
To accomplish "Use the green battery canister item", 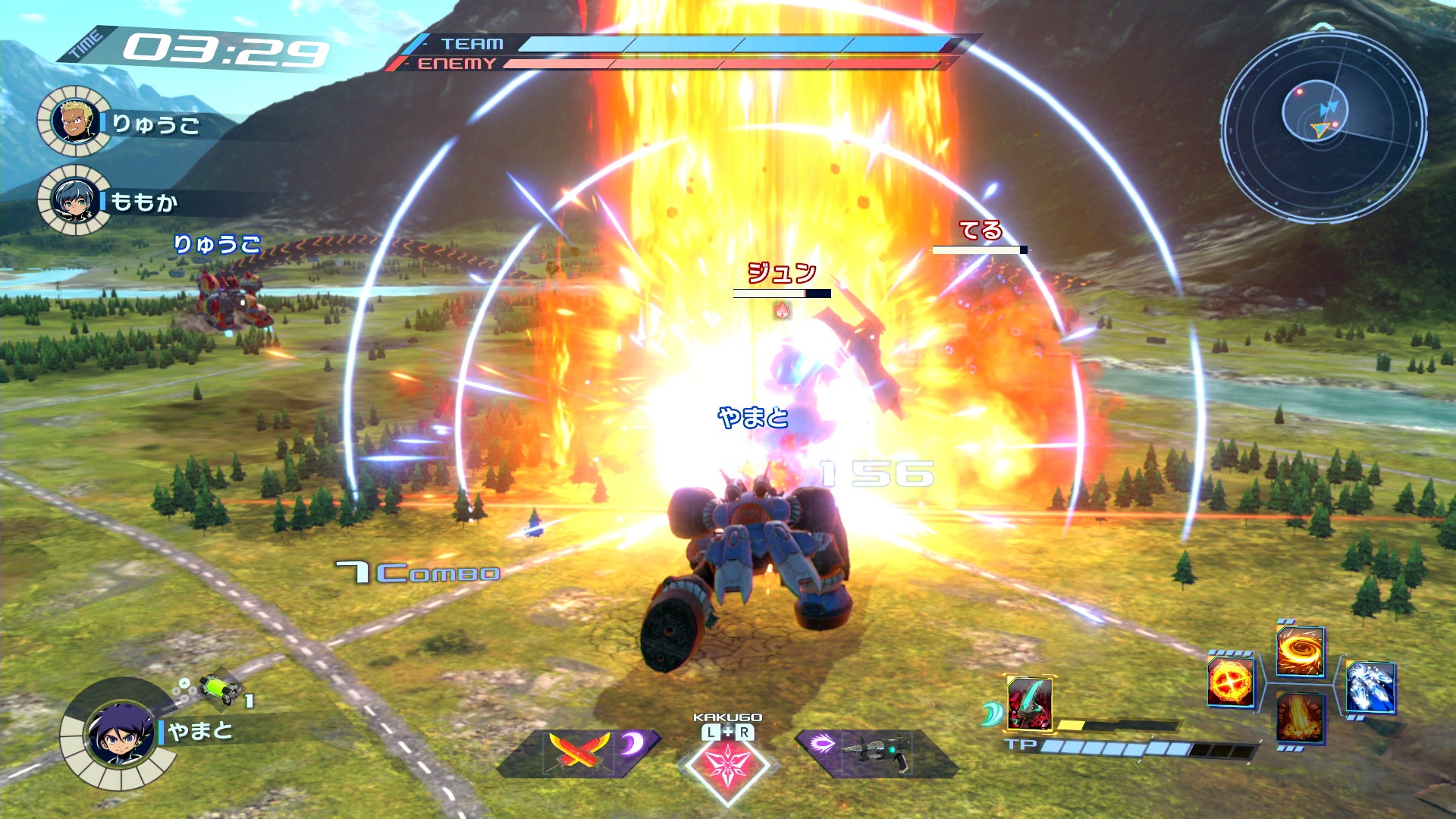I will 220,689.
